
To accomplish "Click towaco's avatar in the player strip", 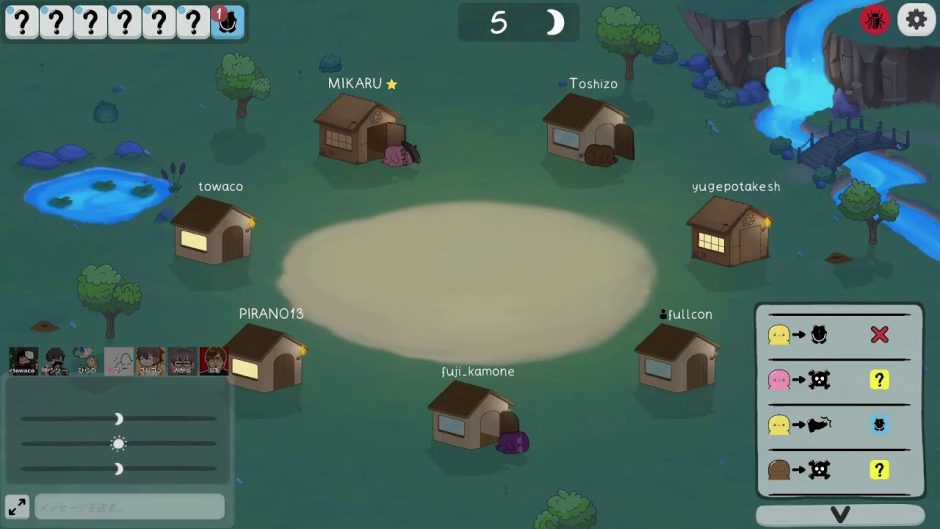I will (x=23, y=361).
